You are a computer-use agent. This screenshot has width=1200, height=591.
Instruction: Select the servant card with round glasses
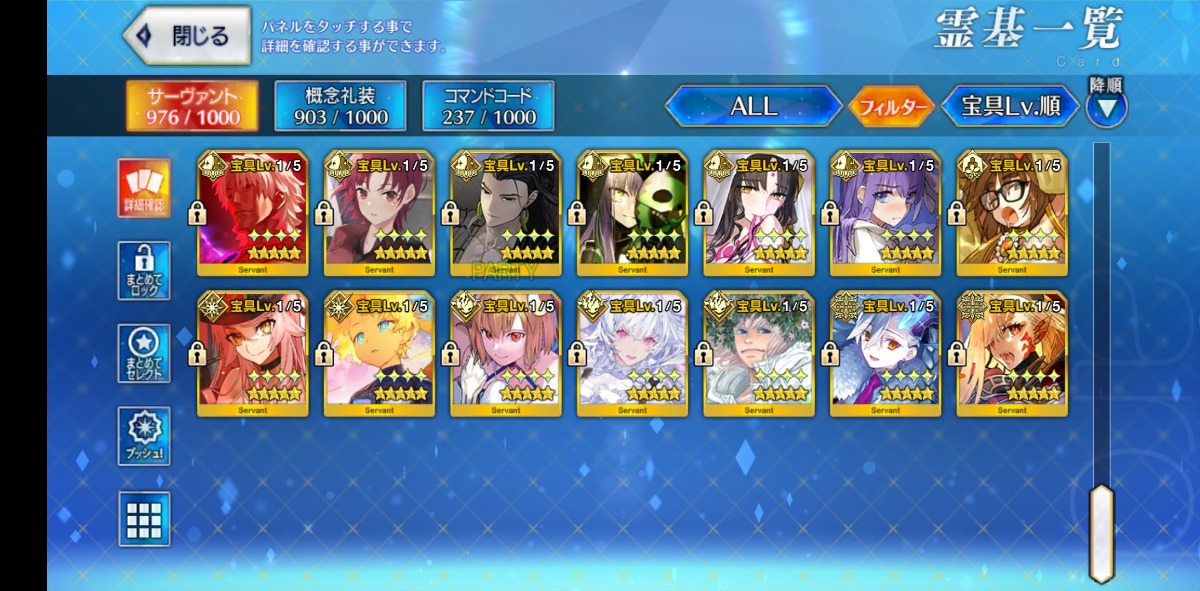(x=1012, y=213)
